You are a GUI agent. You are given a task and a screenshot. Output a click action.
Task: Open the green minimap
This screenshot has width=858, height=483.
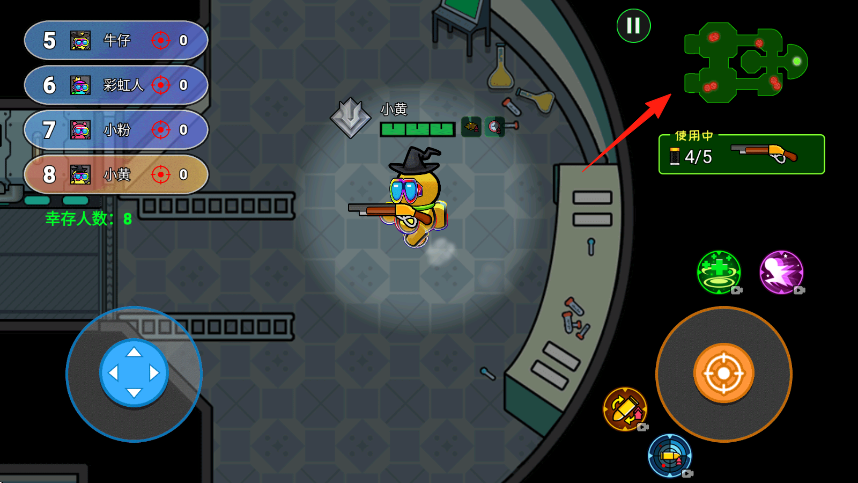coord(745,60)
